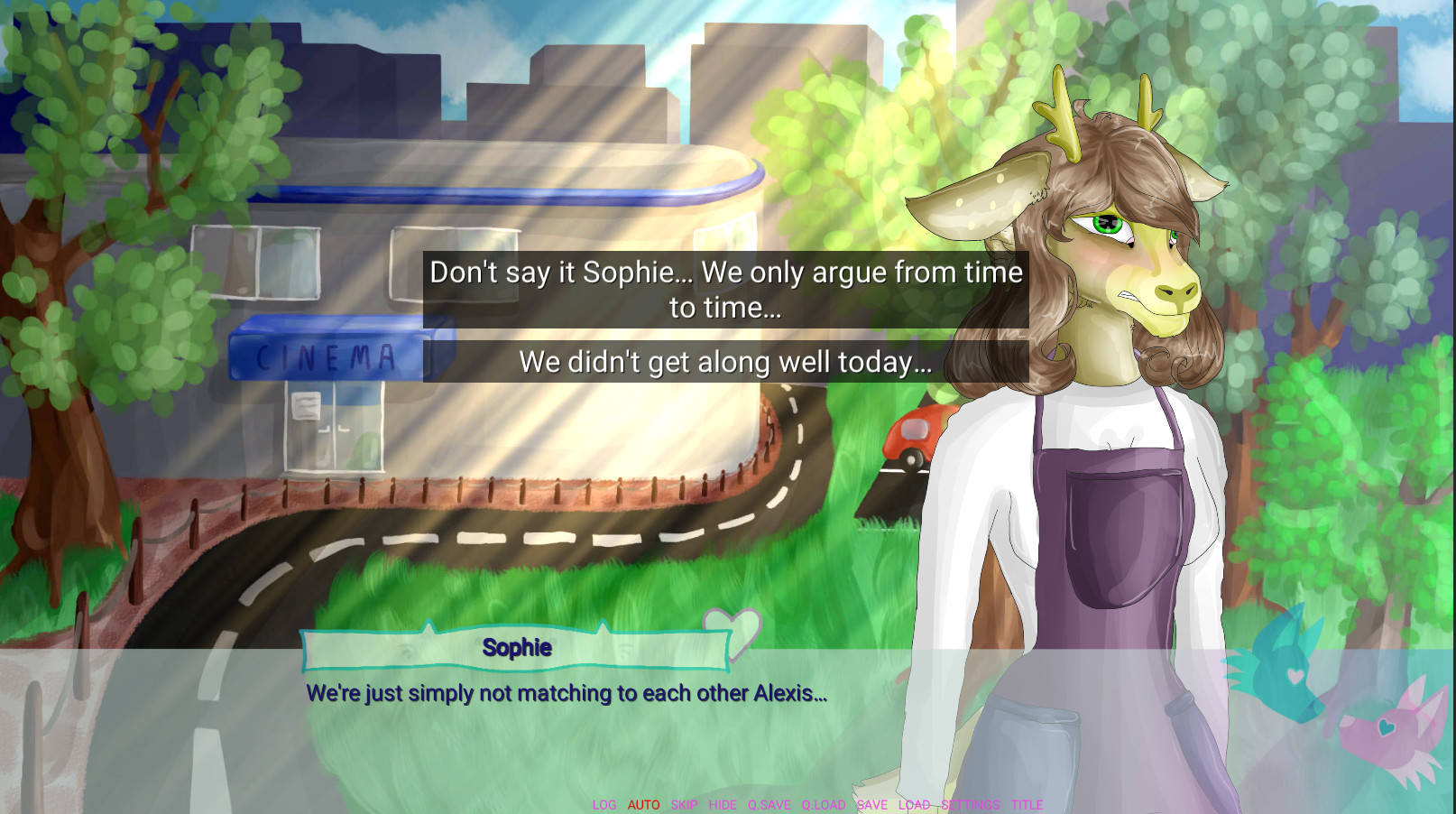
Task: Quick save using Q.SAVE
Action: point(769,804)
